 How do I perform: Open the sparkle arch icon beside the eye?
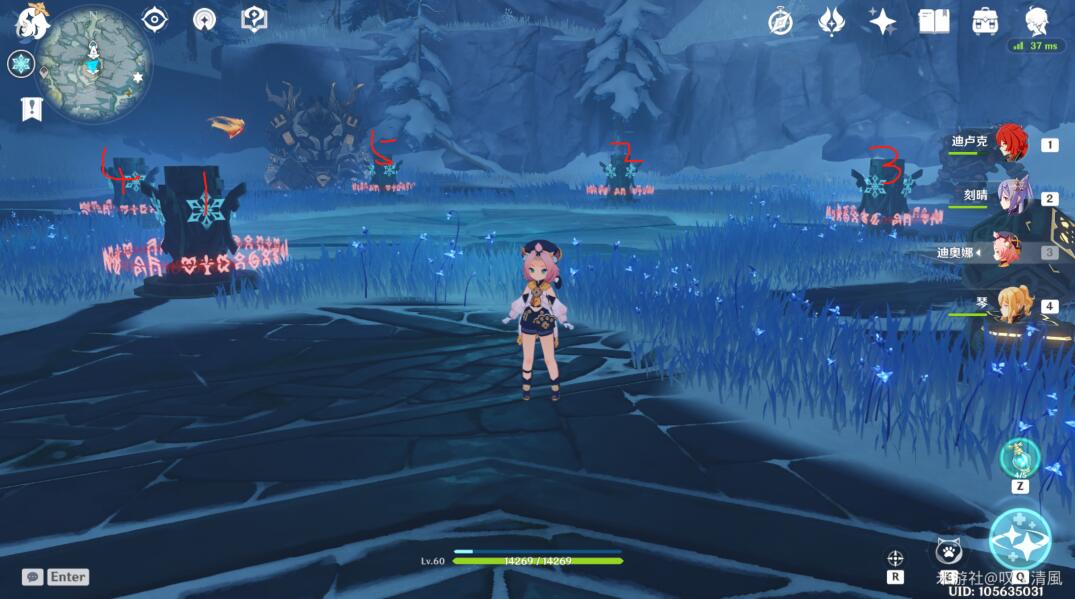(204, 20)
